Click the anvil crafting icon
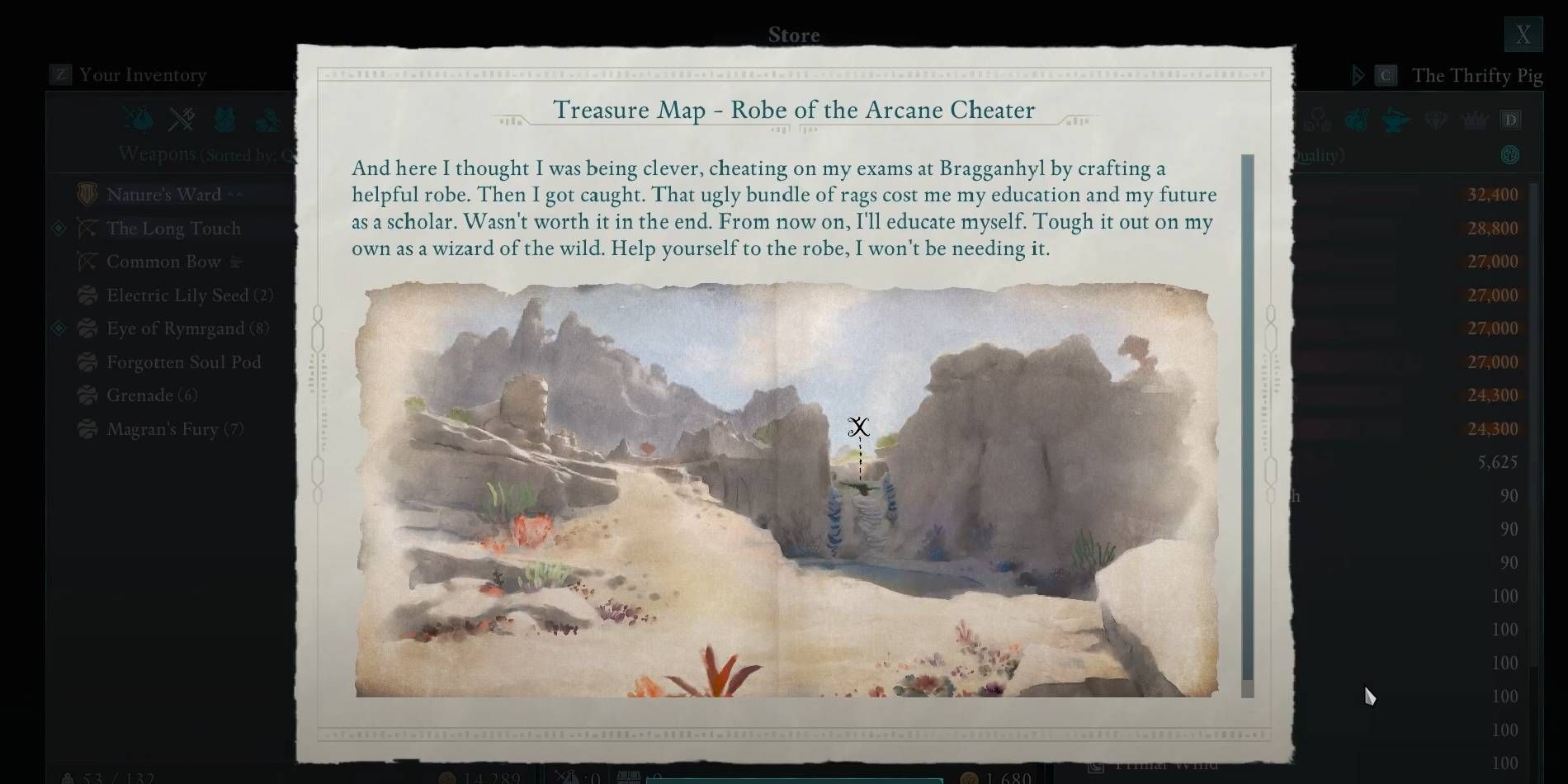The image size is (1568, 784). click(x=1396, y=120)
